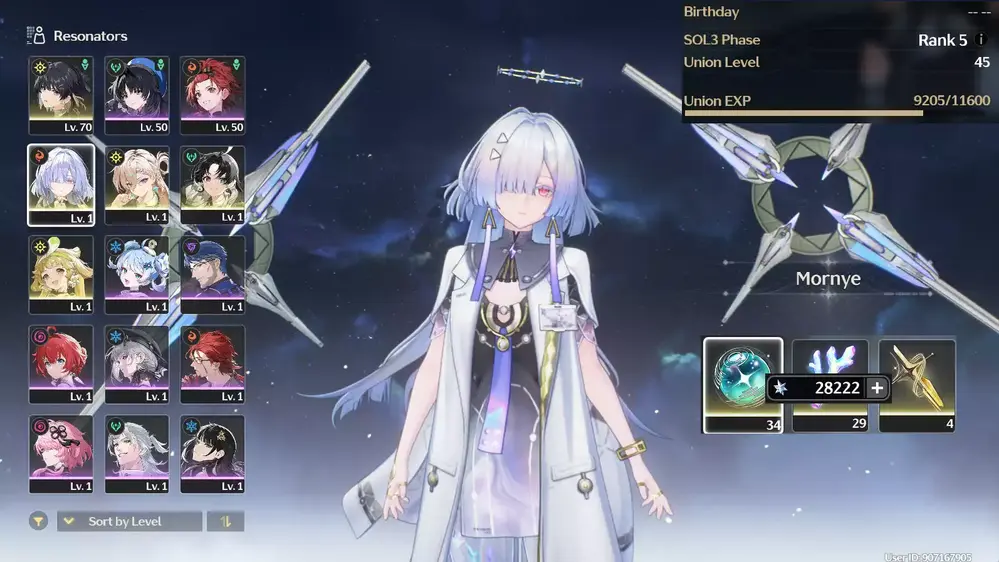Choose the Lv. 50 resonator wearing a blue hat

[x=137, y=95]
